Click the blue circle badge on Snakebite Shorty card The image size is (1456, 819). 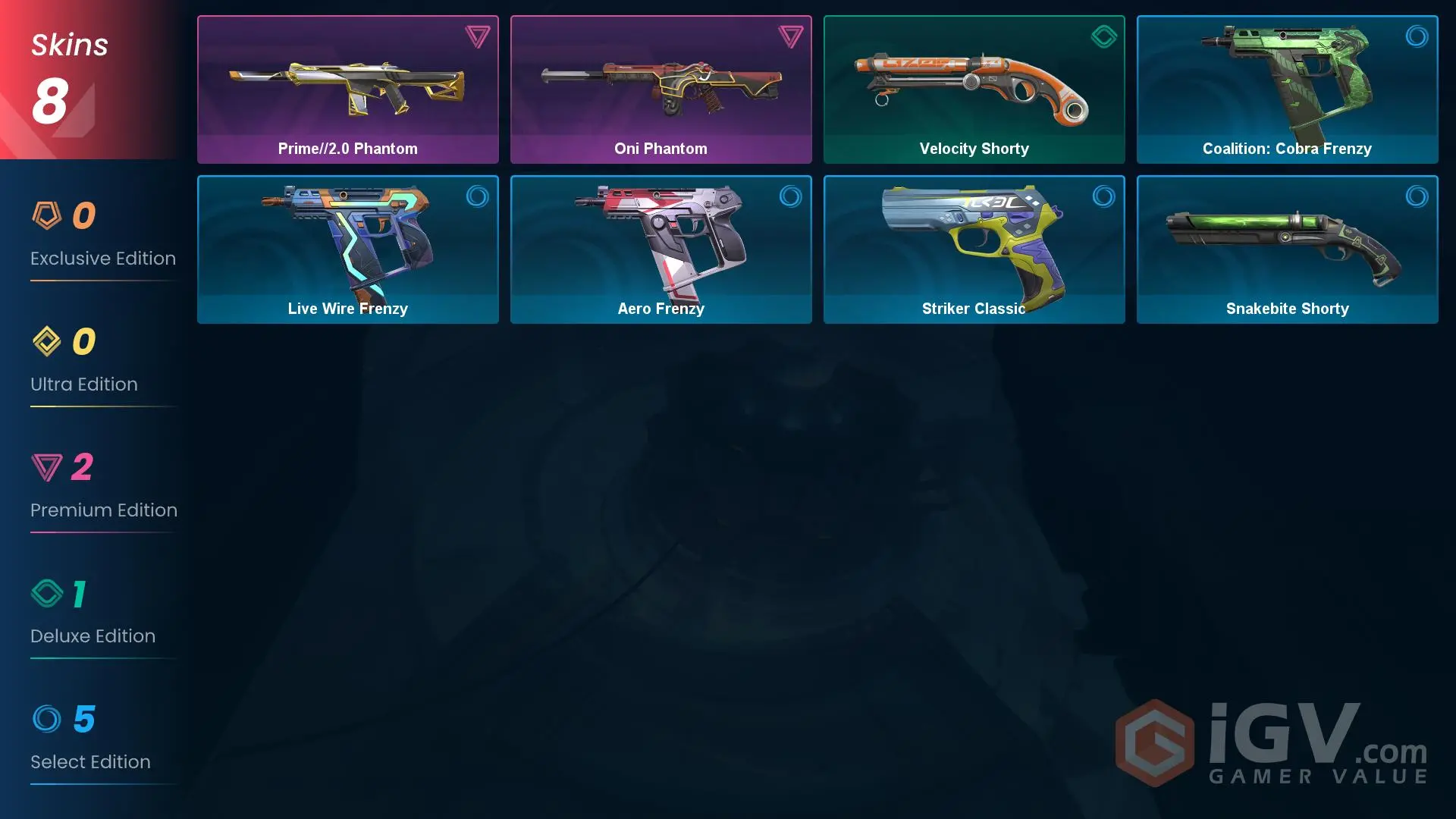1417,196
